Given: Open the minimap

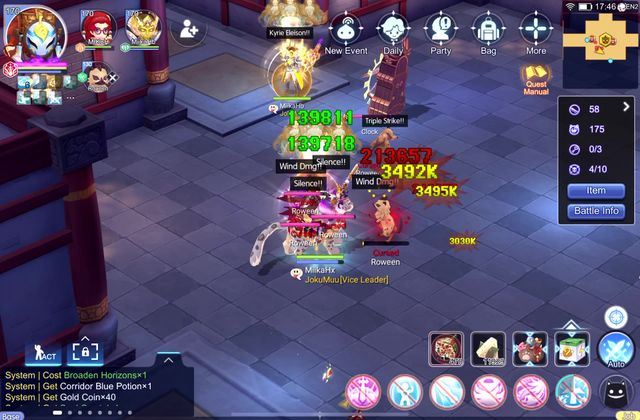Looking at the screenshot, I should [600, 38].
